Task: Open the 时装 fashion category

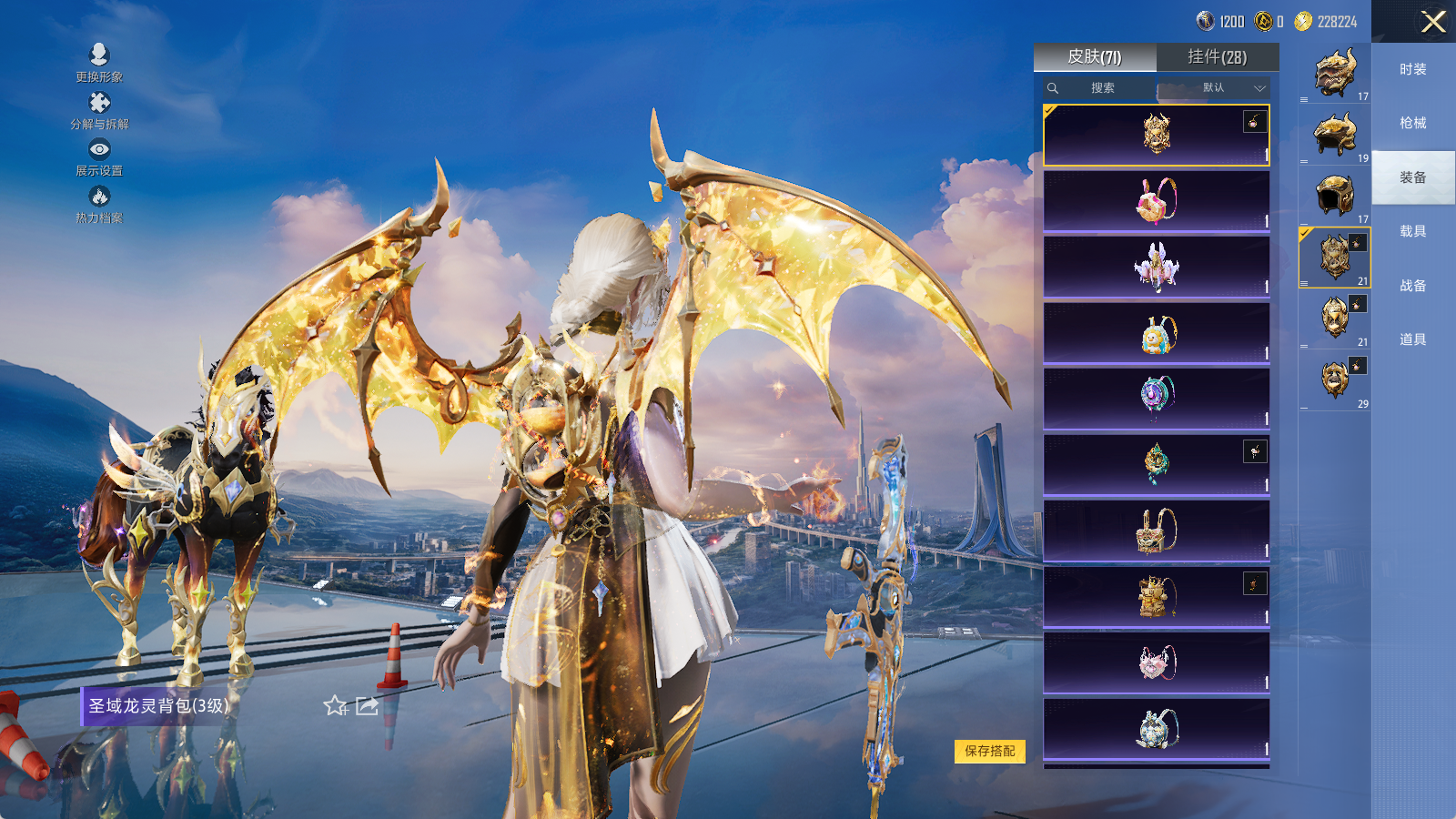Action: coord(1412,69)
